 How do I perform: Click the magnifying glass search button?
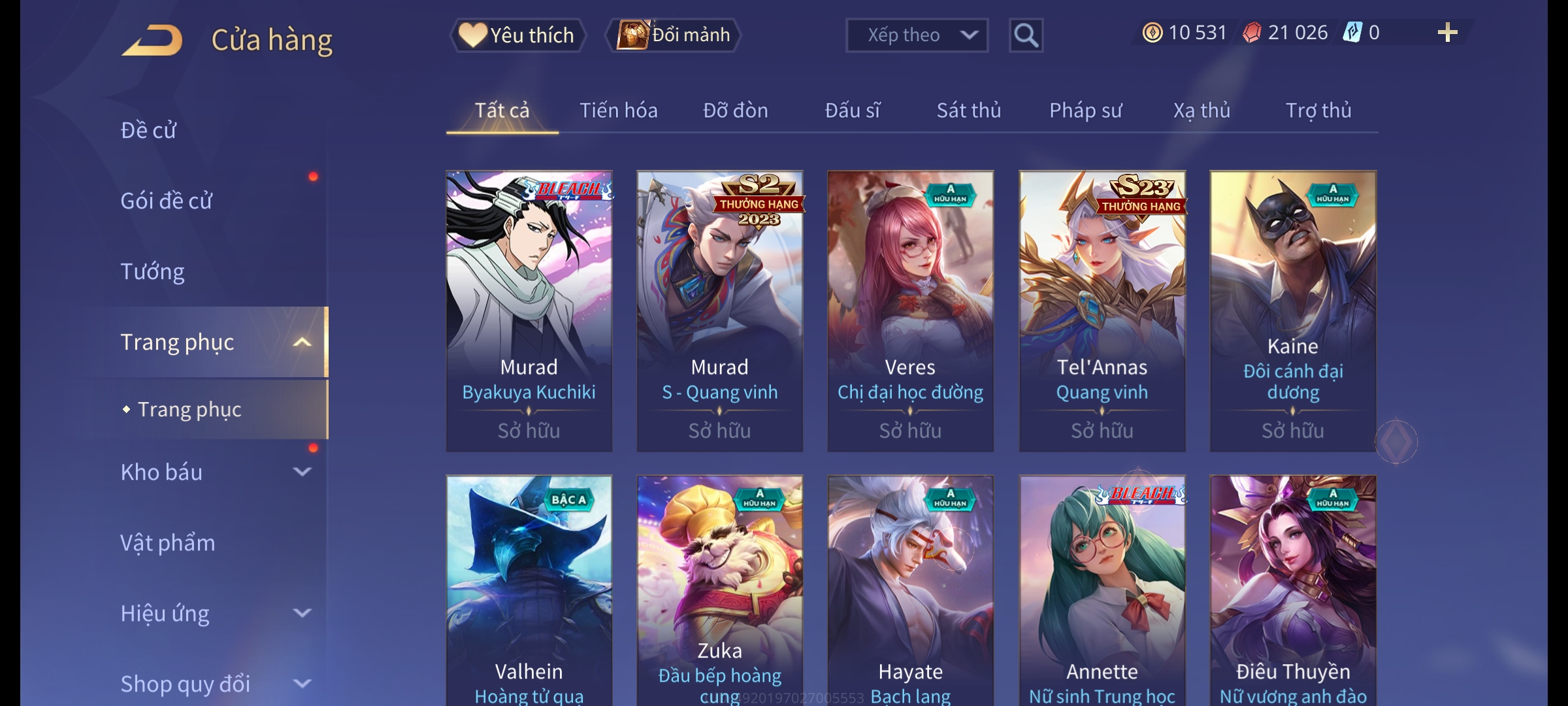coord(1026,35)
